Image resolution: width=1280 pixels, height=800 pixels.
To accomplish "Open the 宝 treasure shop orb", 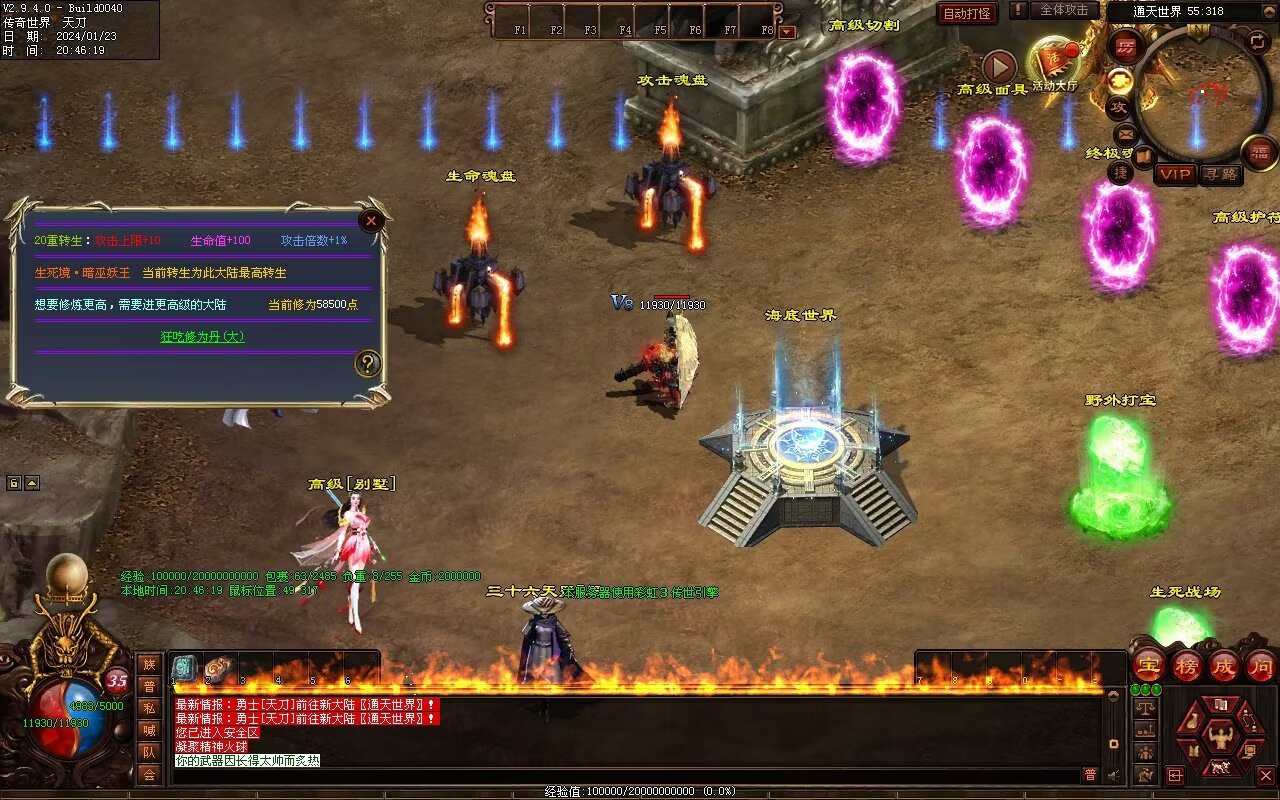I will [x=1150, y=665].
